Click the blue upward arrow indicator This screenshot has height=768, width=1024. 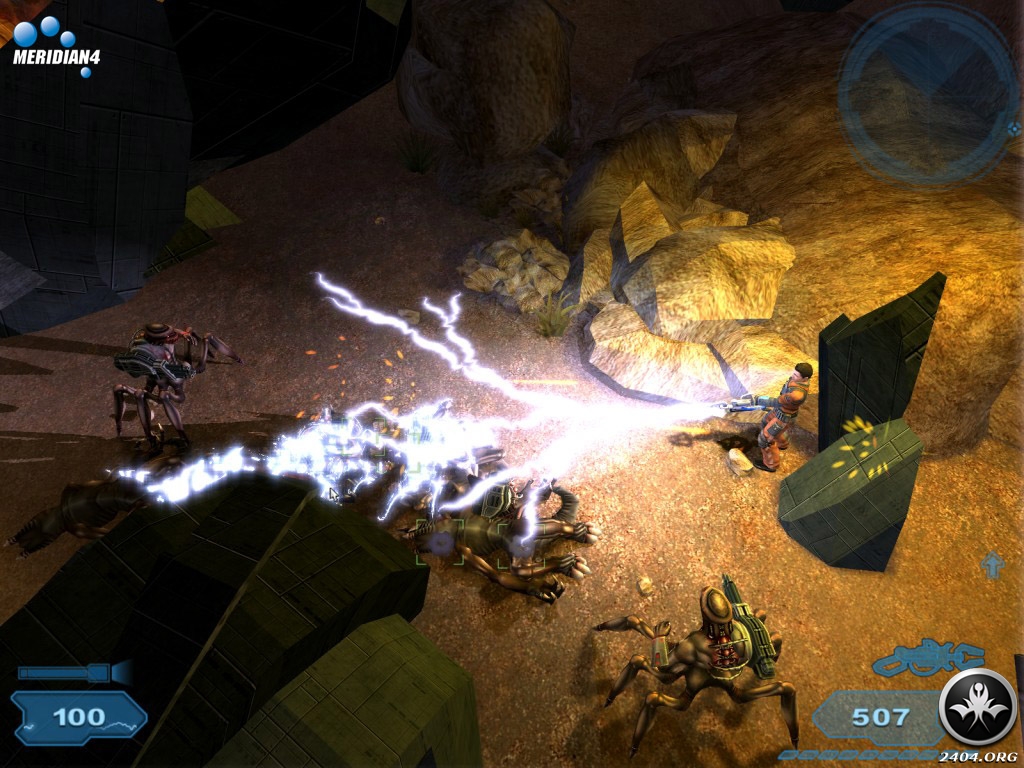point(992,565)
